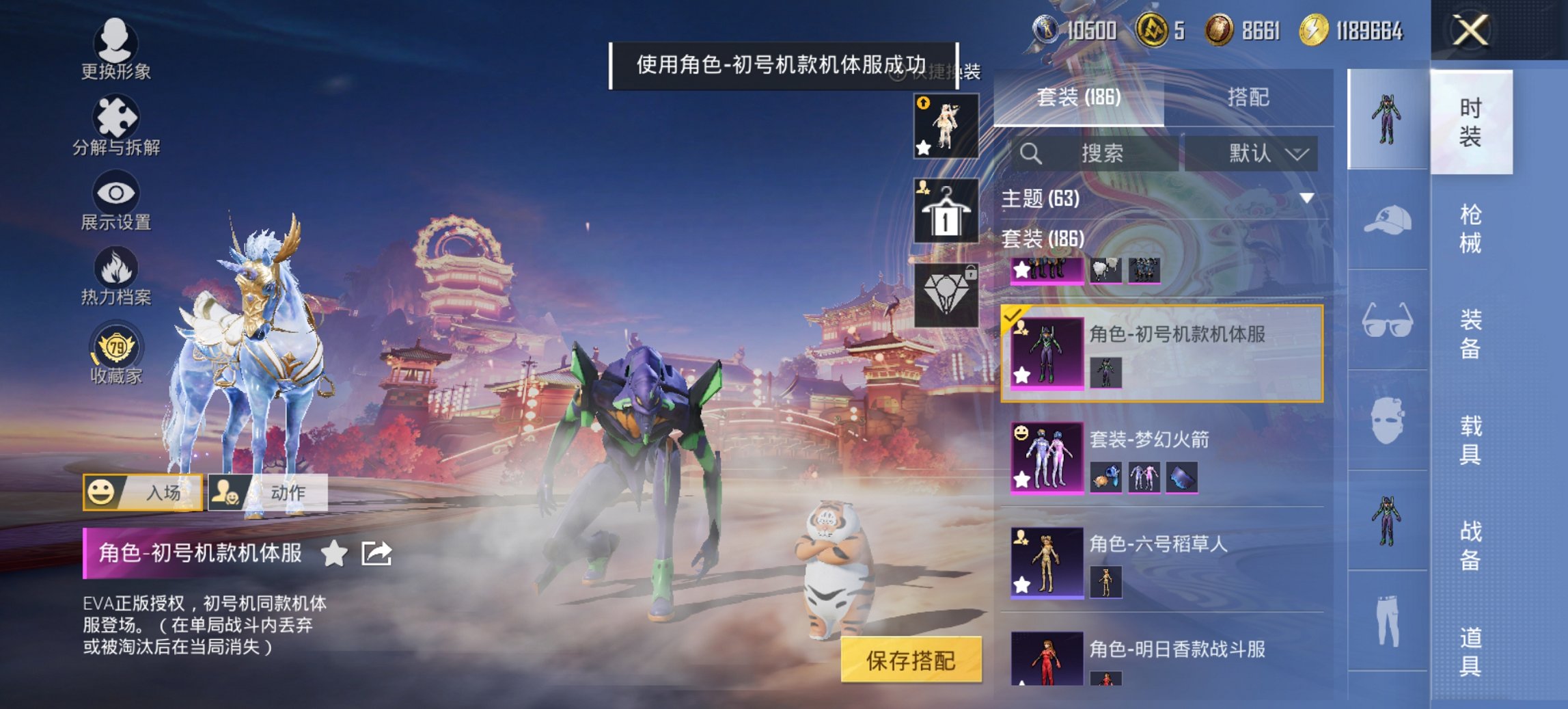
Task: Open the 默认 sorting dropdown
Action: point(1257,153)
